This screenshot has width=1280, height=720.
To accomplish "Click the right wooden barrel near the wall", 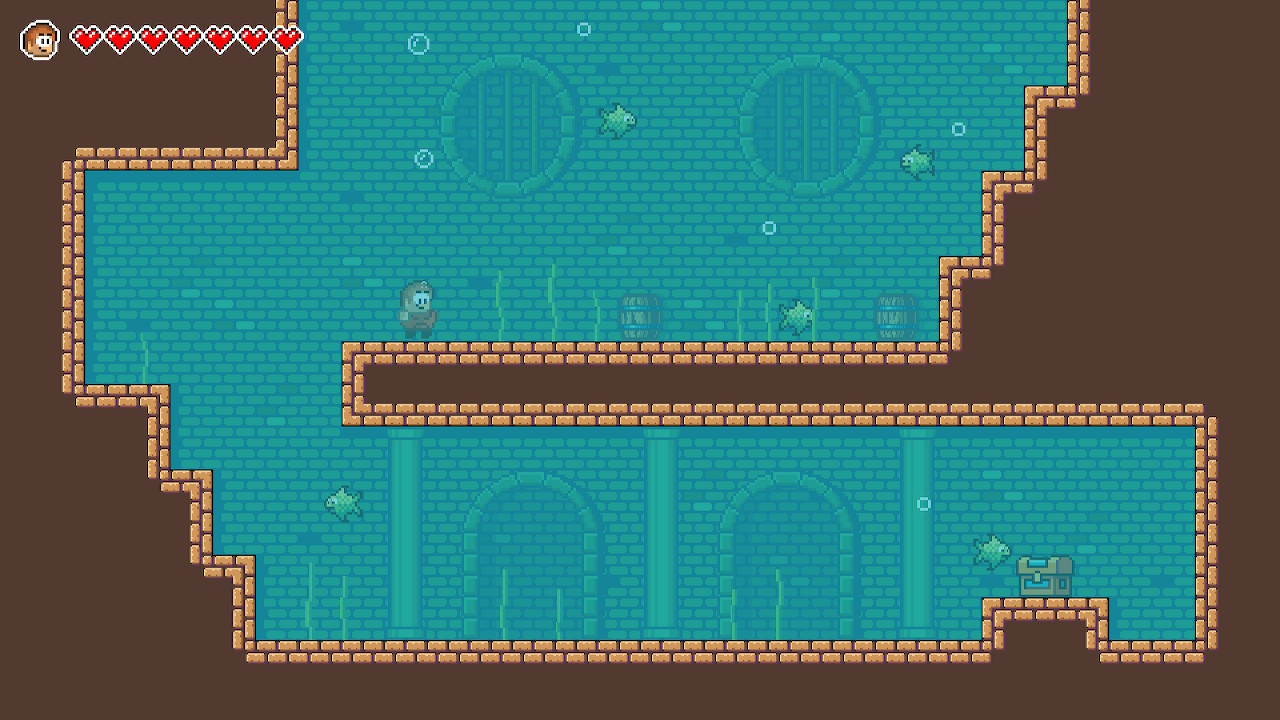I will pyautogui.click(x=895, y=315).
